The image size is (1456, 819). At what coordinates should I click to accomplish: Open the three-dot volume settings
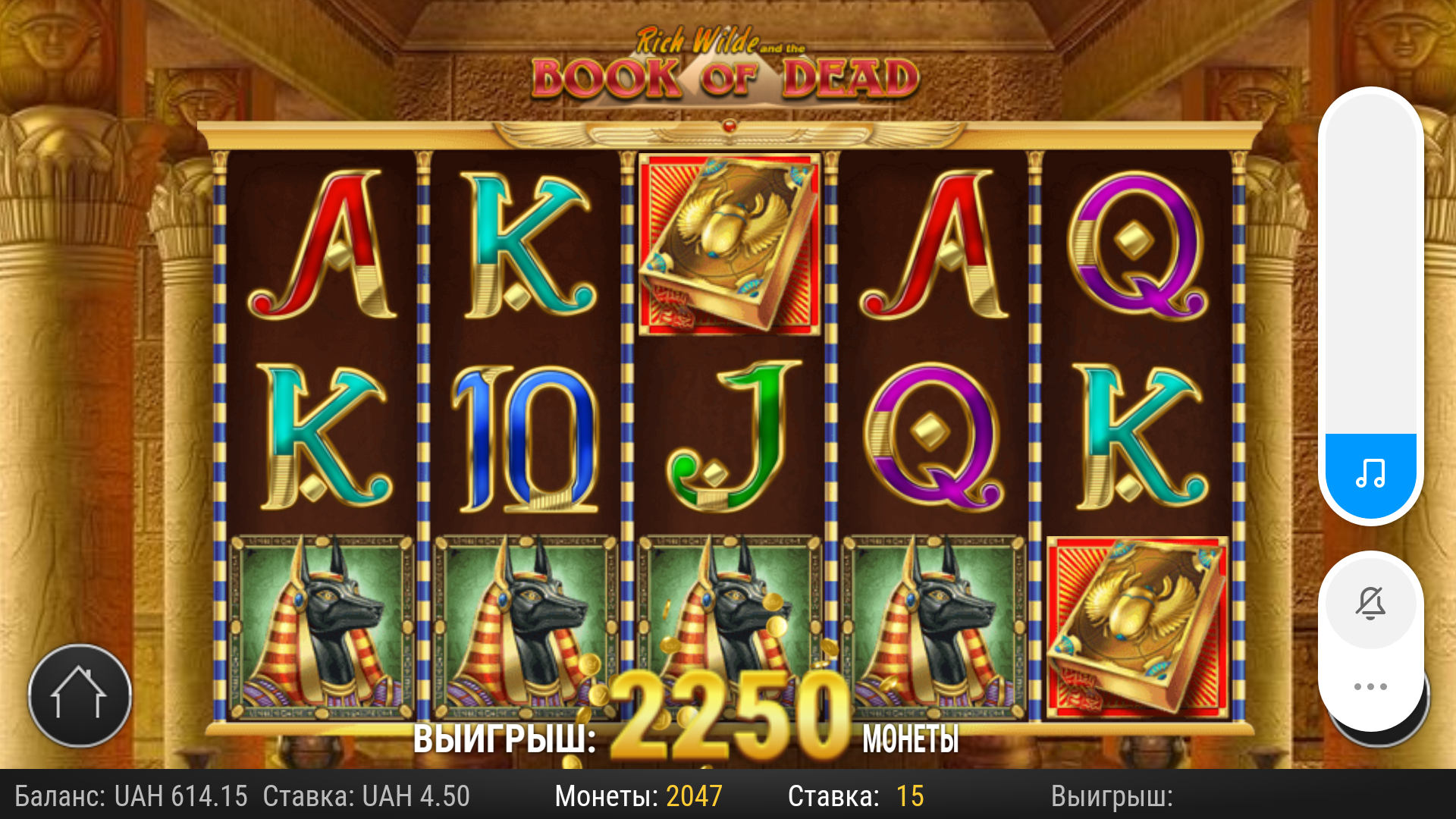pos(1370,687)
